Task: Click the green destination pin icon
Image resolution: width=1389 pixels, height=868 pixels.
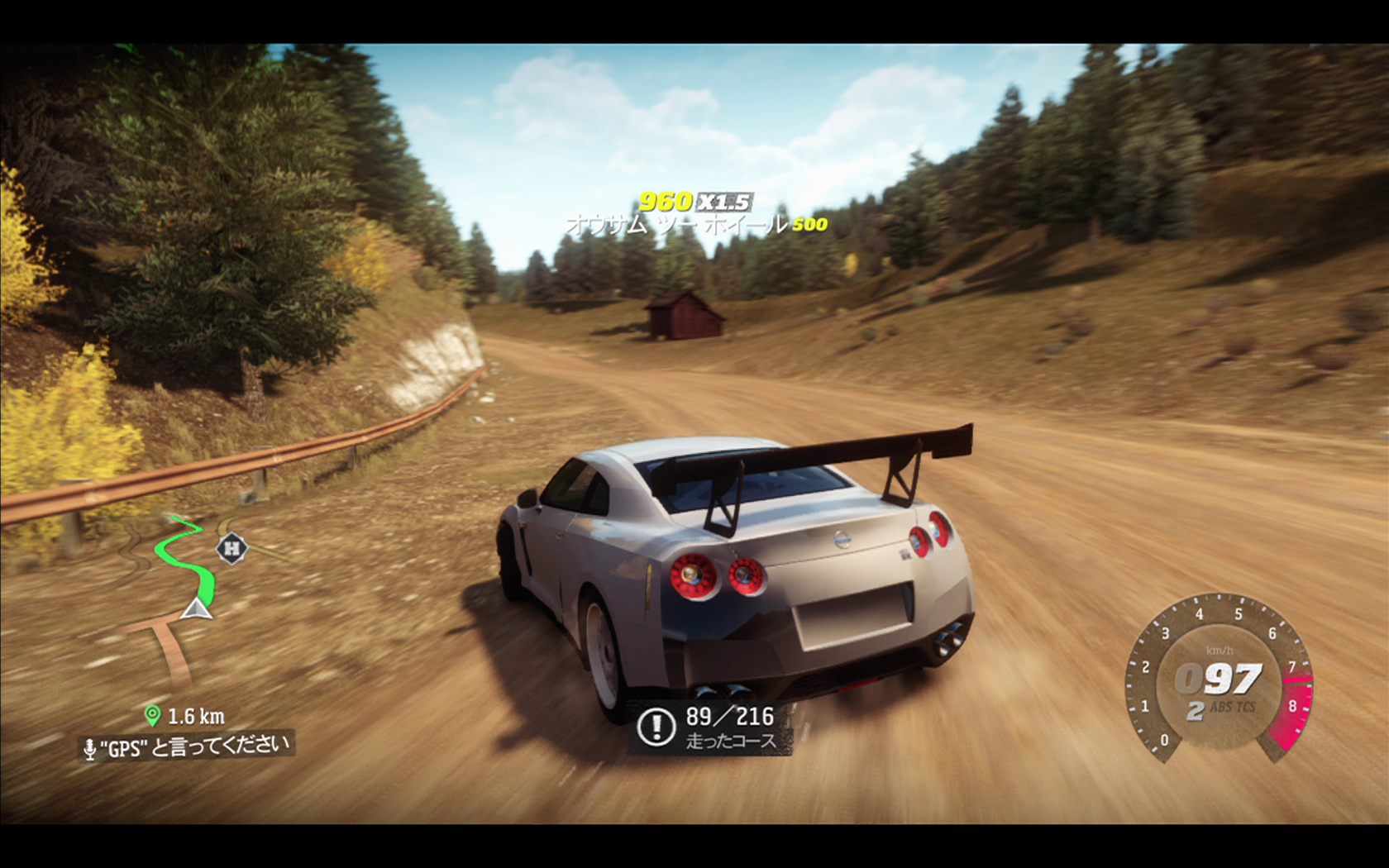Action: (x=152, y=715)
